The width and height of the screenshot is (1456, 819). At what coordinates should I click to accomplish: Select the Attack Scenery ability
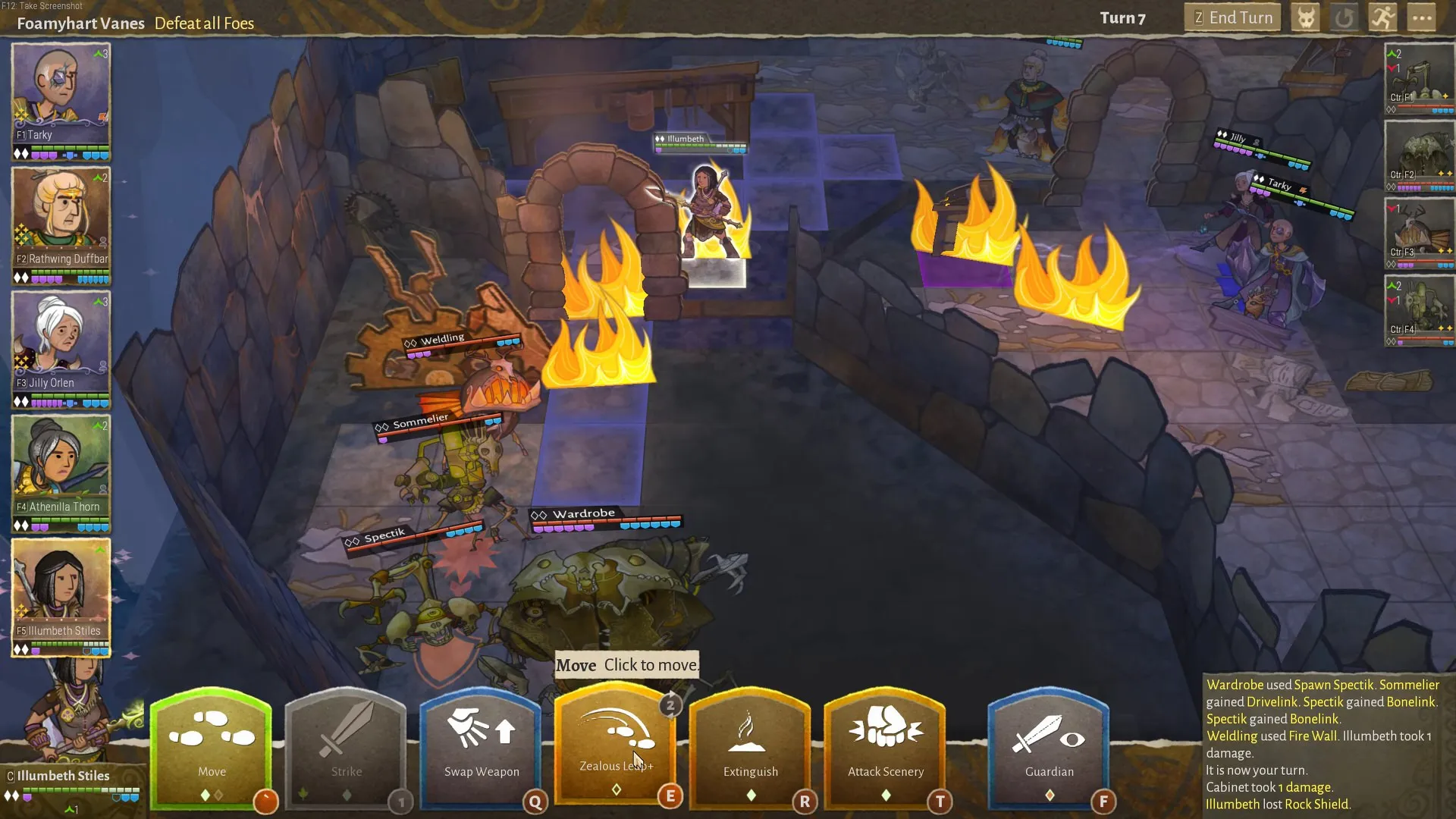point(885,747)
